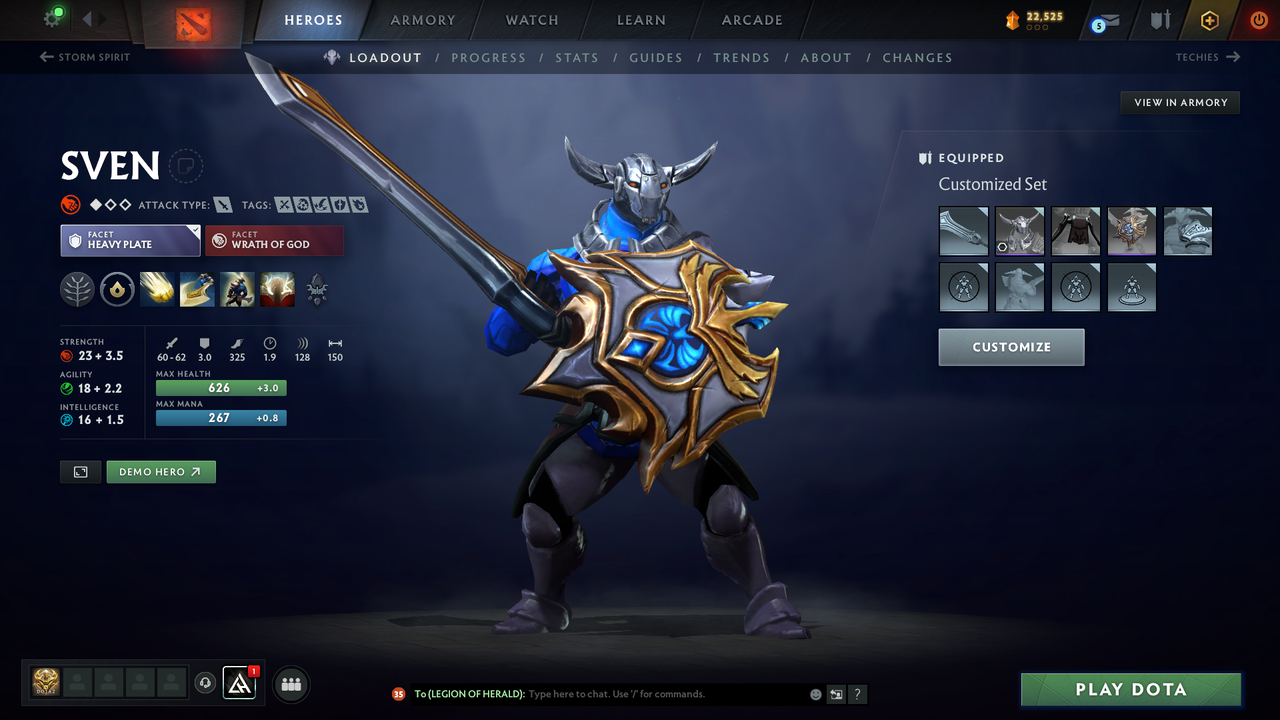This screenshot has width=1280, height=720.
Task: Select Sven's Storm Hammer ability icon
Action: click(x=156, y=289)
